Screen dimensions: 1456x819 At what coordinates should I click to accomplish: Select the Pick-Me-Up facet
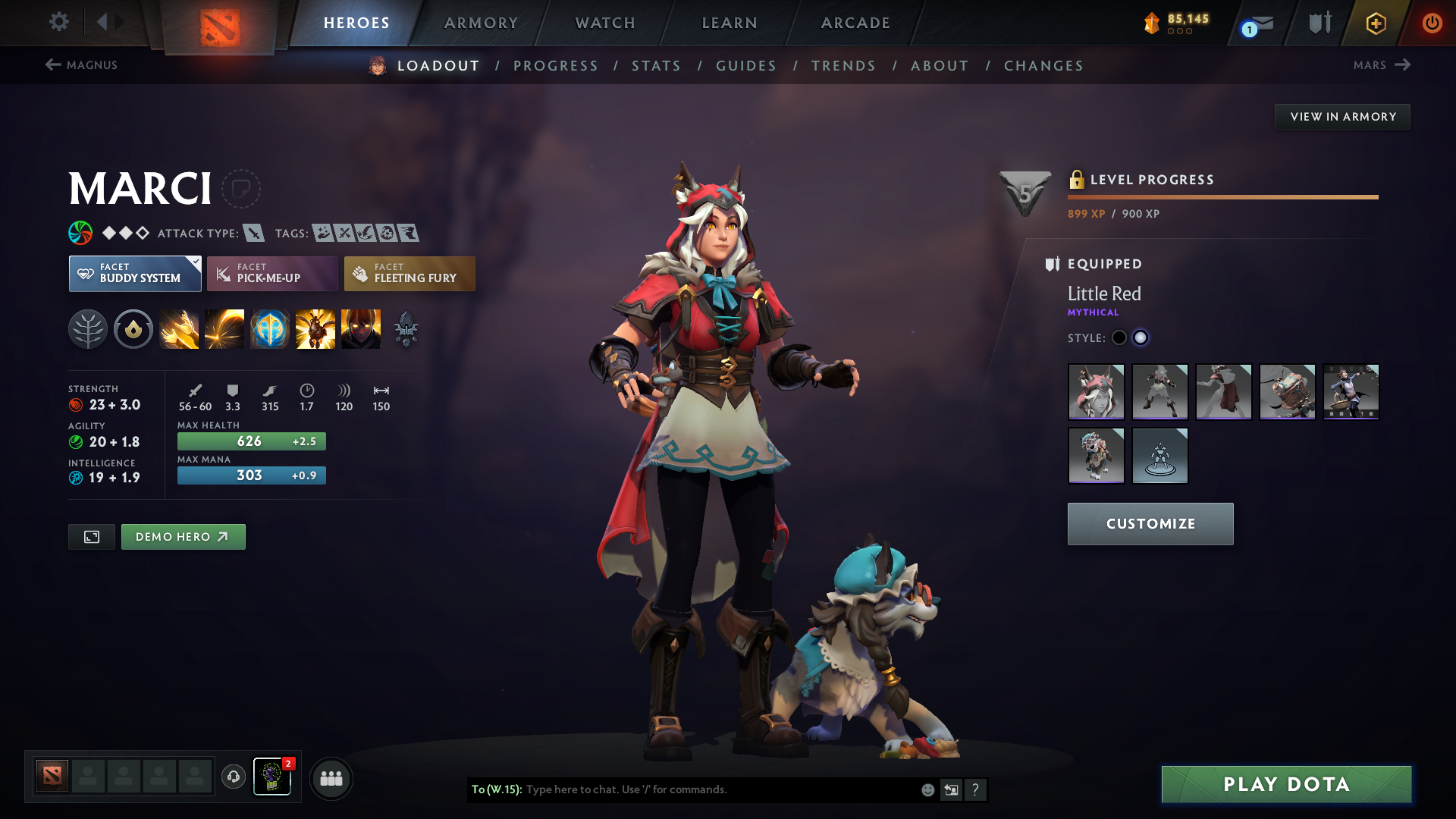[x=271, y=273]
